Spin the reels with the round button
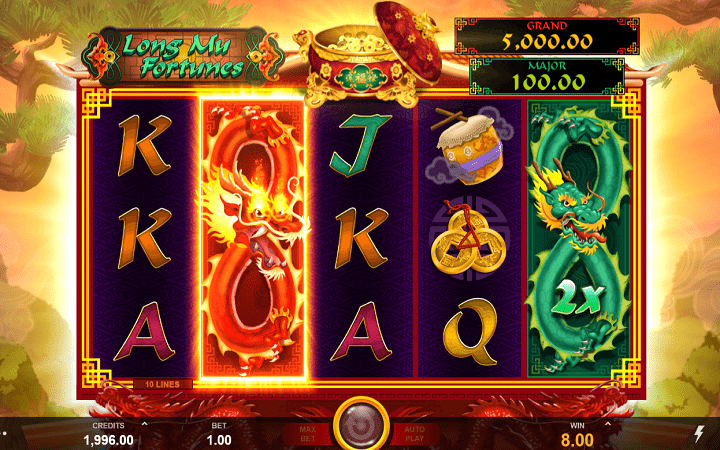This screenshot has width=720, height=450. 360,425
